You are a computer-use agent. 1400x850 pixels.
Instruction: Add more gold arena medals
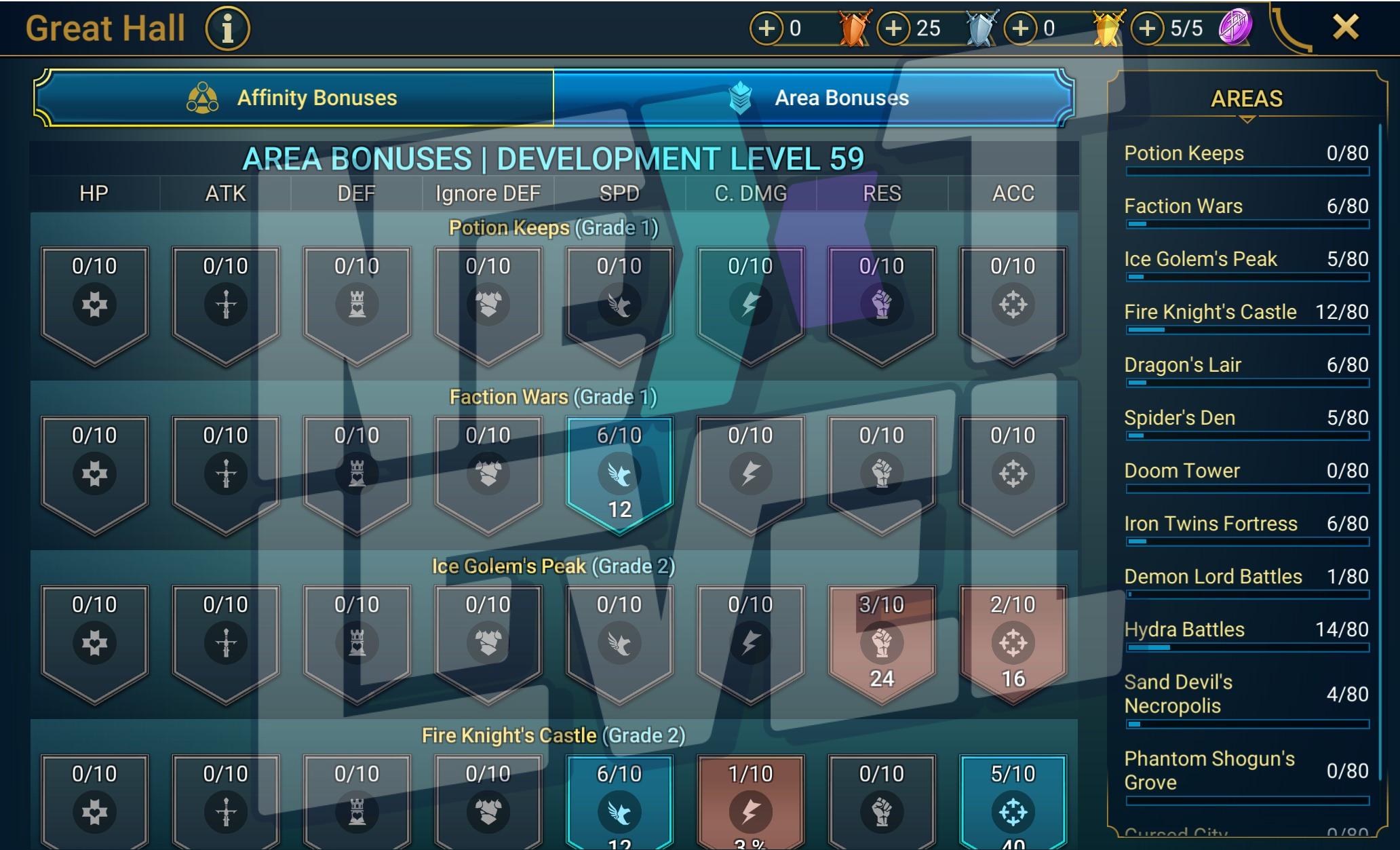(1021, 28)
